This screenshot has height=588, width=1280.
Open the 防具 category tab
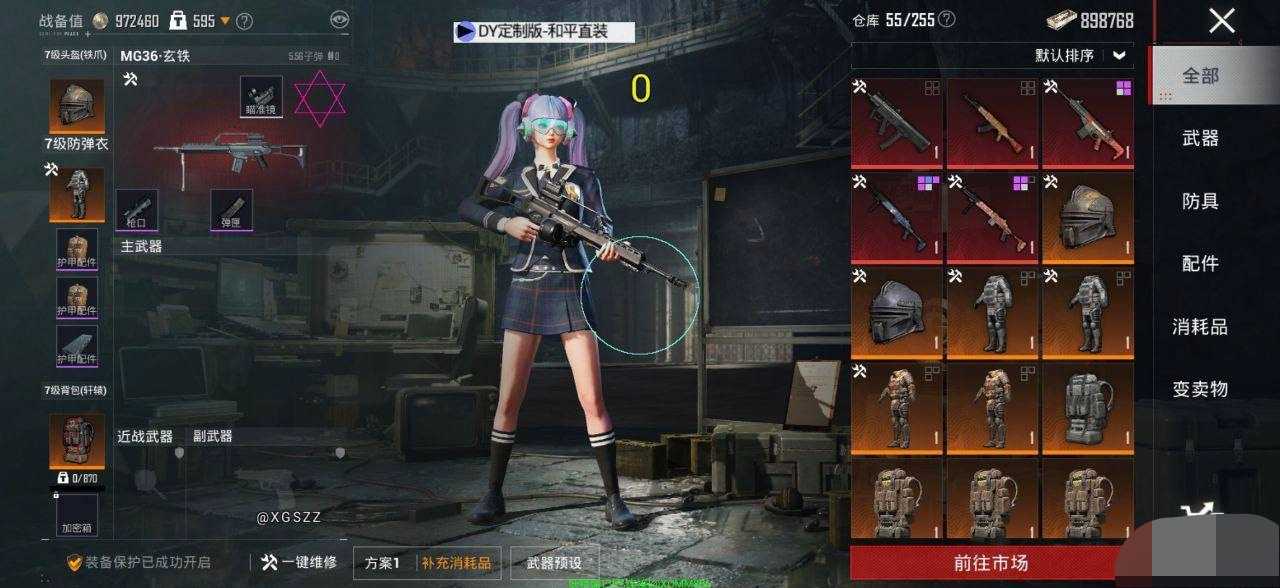click(1200, 201)
